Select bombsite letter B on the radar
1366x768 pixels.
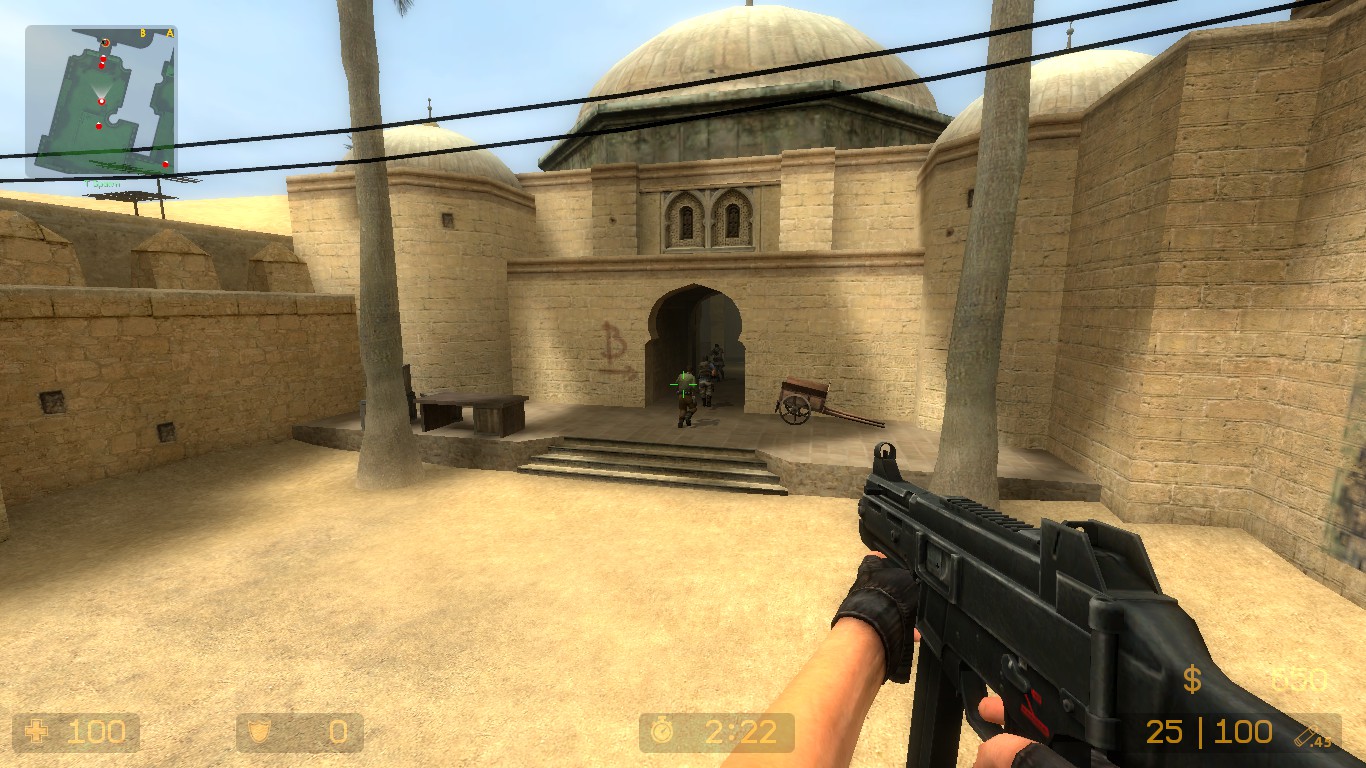(x=142, y=33)
